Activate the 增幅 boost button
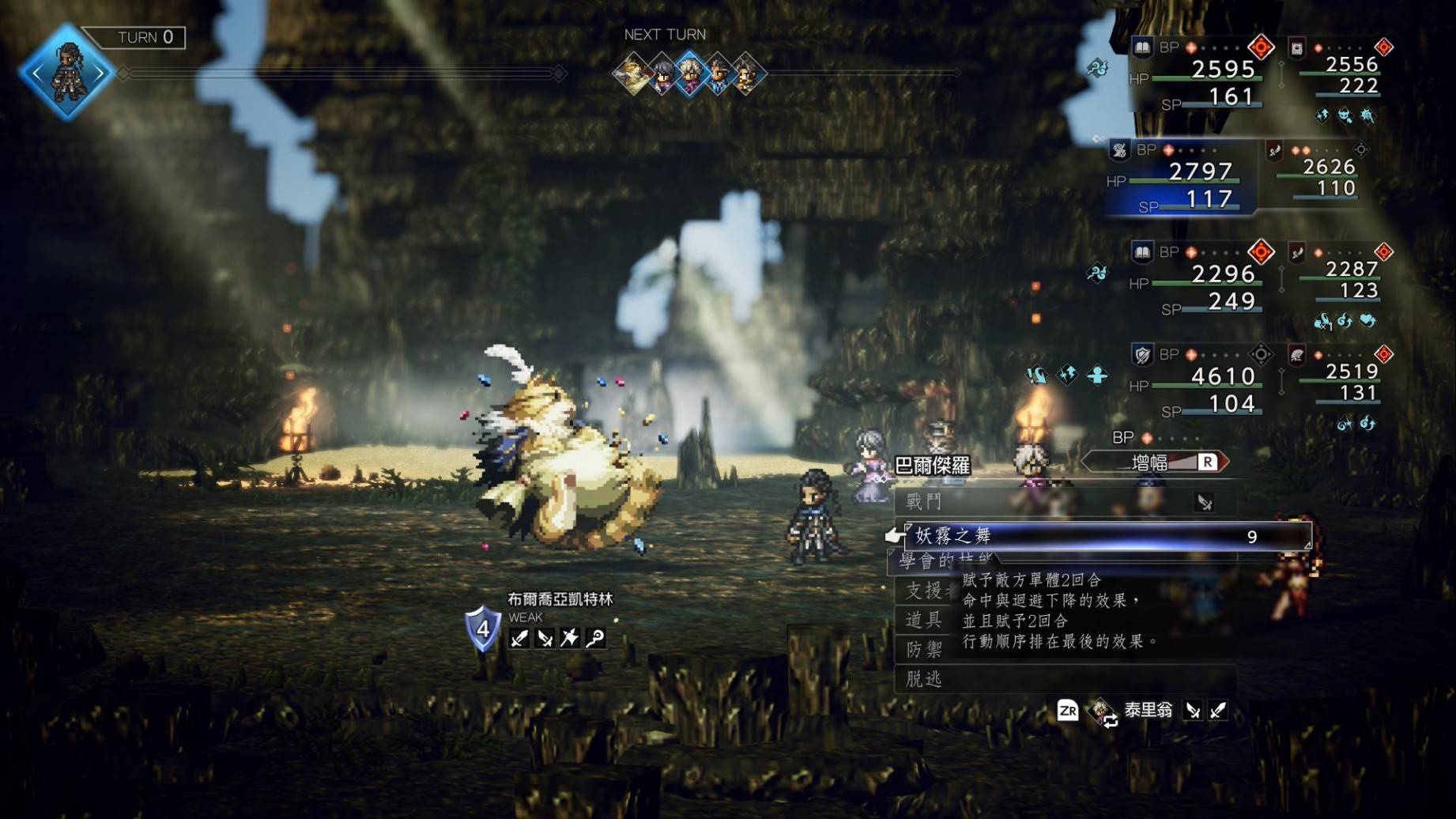The width and height of the screenshot is (1456, 819). [x=1154, y=462]
